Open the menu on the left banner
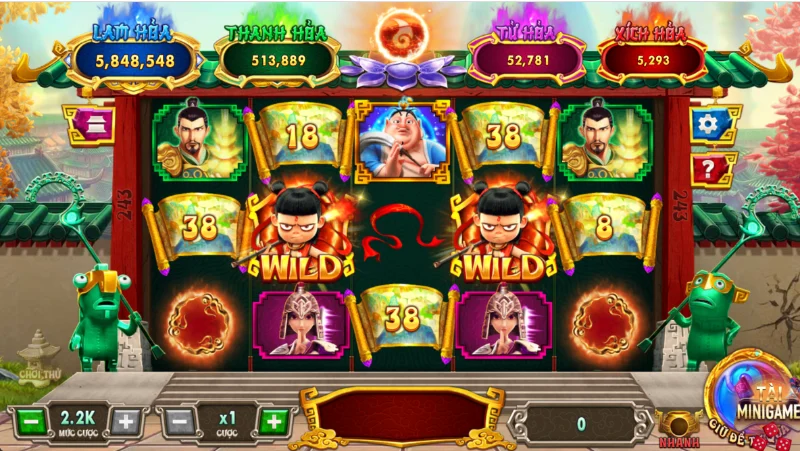Screen dimensions: 800x451 tap(89, 124)
